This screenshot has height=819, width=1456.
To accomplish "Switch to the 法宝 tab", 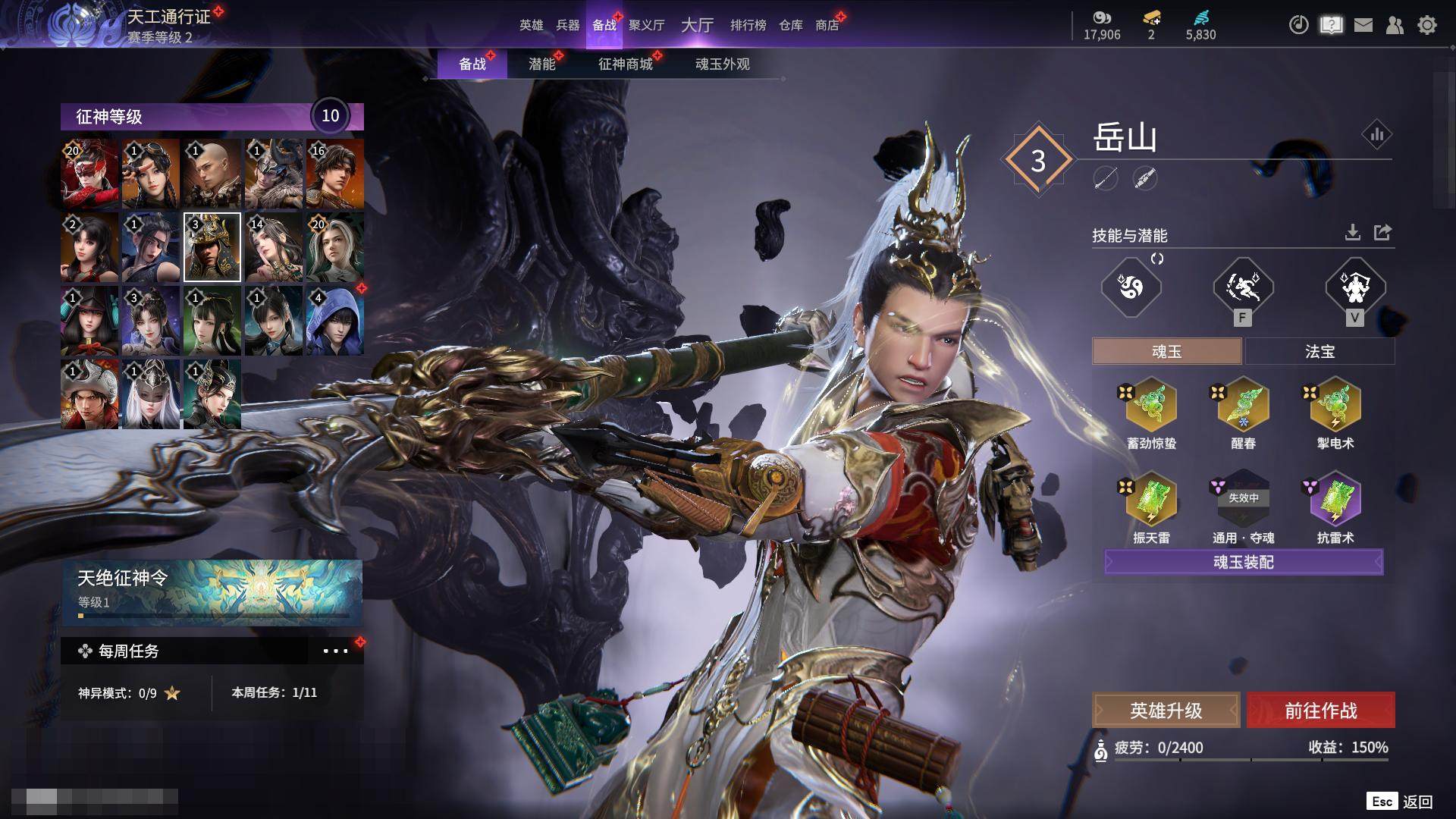I will [x=1319, y=352].
